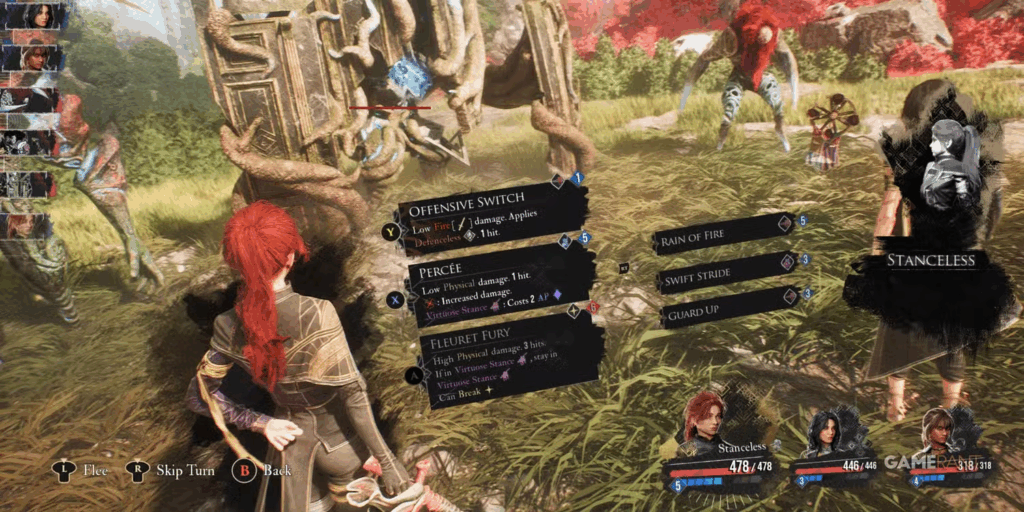Select the party portrait with 318 HP

(x=941, y=430)
